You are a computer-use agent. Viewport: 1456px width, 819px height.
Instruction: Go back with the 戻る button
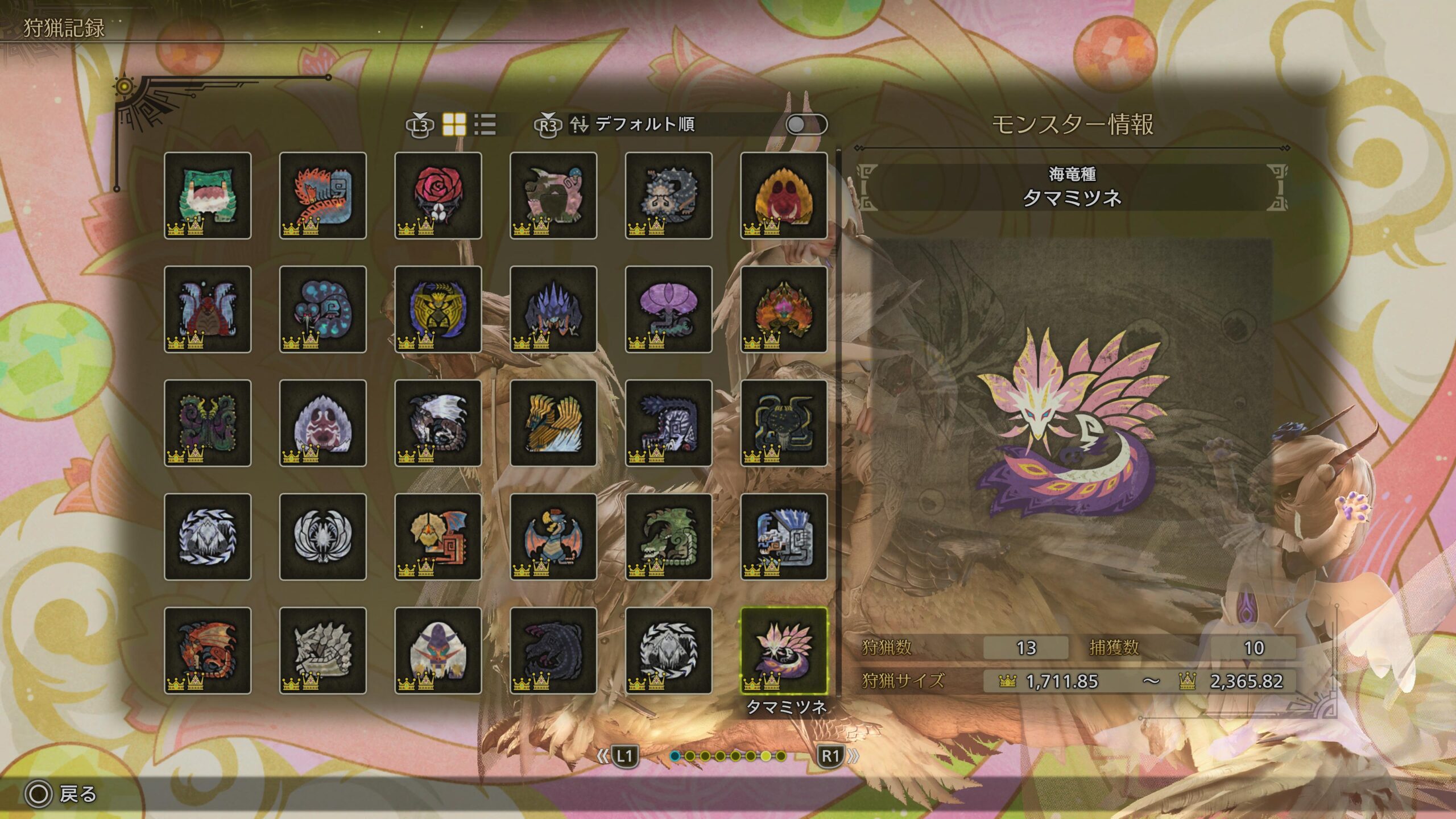61,794
